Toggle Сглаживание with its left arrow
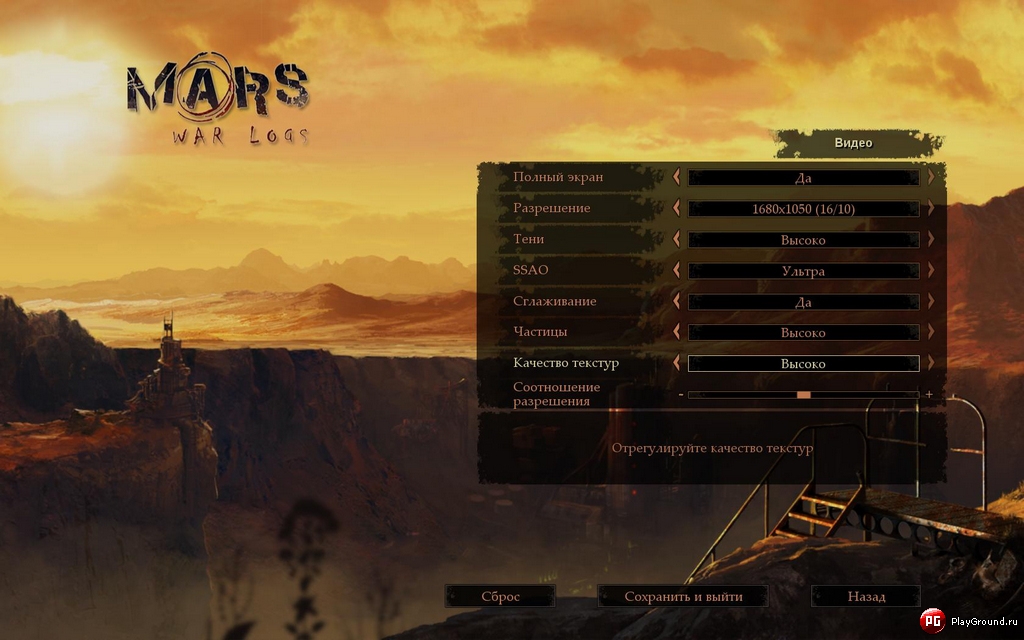 pos(677,301)
